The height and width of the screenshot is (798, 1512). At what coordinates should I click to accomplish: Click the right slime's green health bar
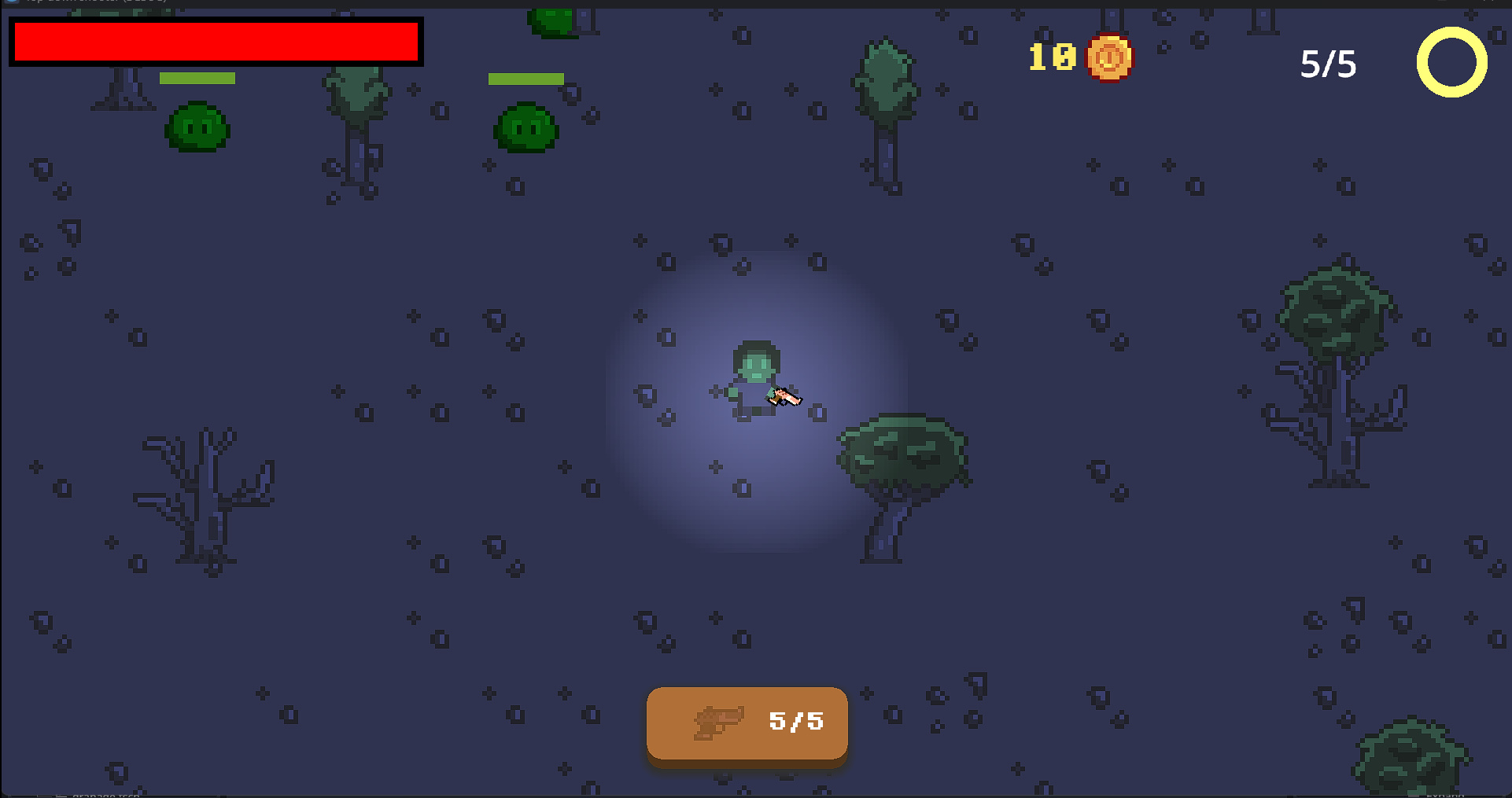tap(526, 79)
